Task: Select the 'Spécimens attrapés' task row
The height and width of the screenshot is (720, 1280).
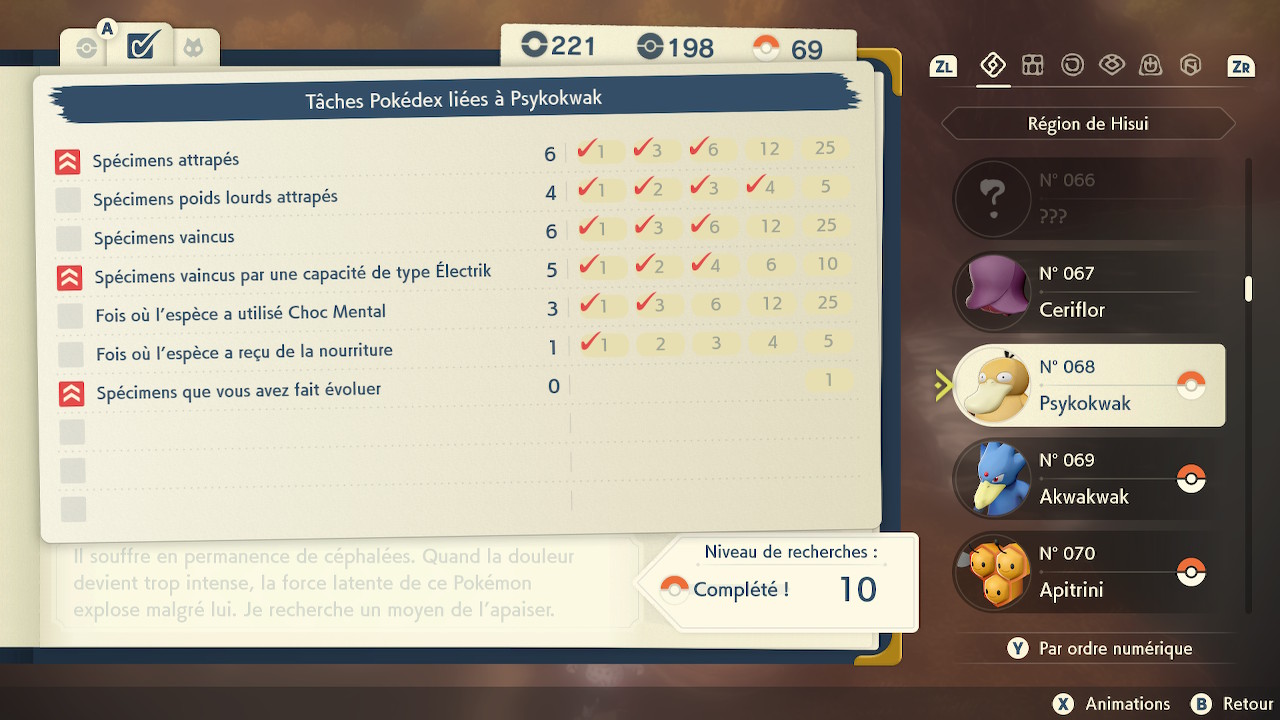Action: click(x=166, y=160)
